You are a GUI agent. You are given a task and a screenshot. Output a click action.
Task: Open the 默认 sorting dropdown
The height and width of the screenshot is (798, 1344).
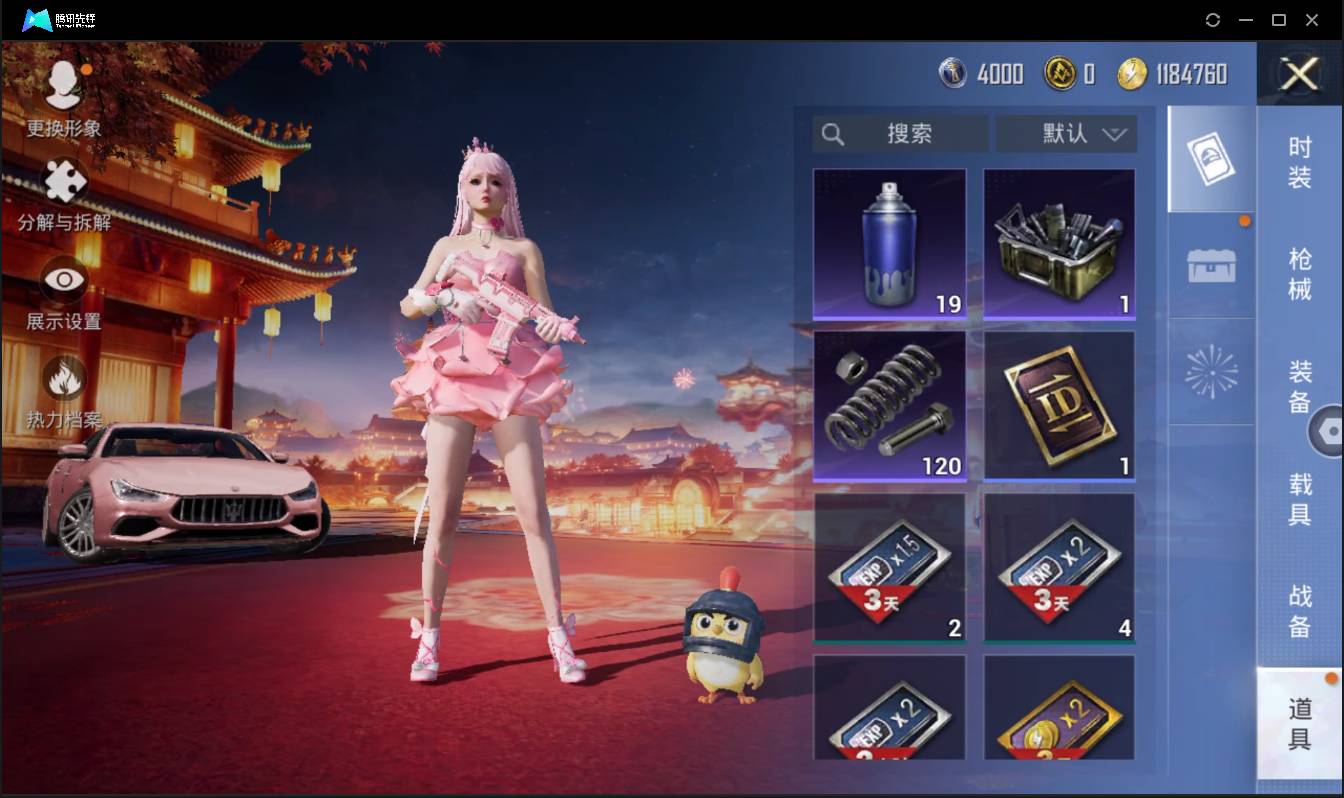(x=1066, y=133)
